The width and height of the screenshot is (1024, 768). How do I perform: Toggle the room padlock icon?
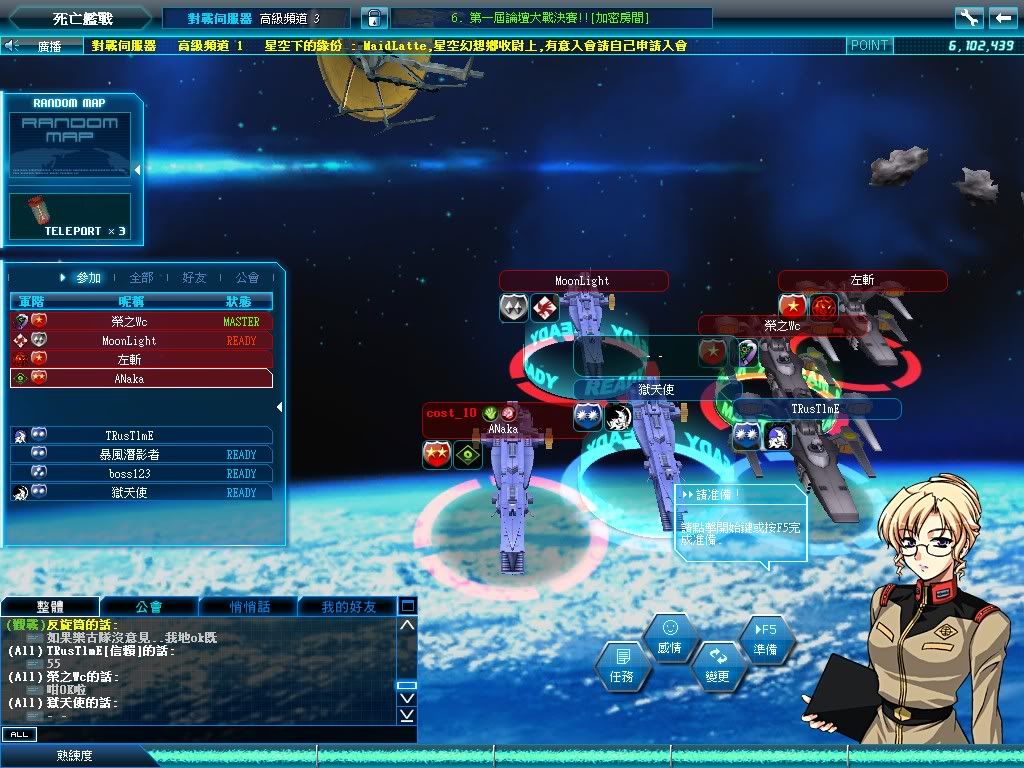(x=373, y=18)
